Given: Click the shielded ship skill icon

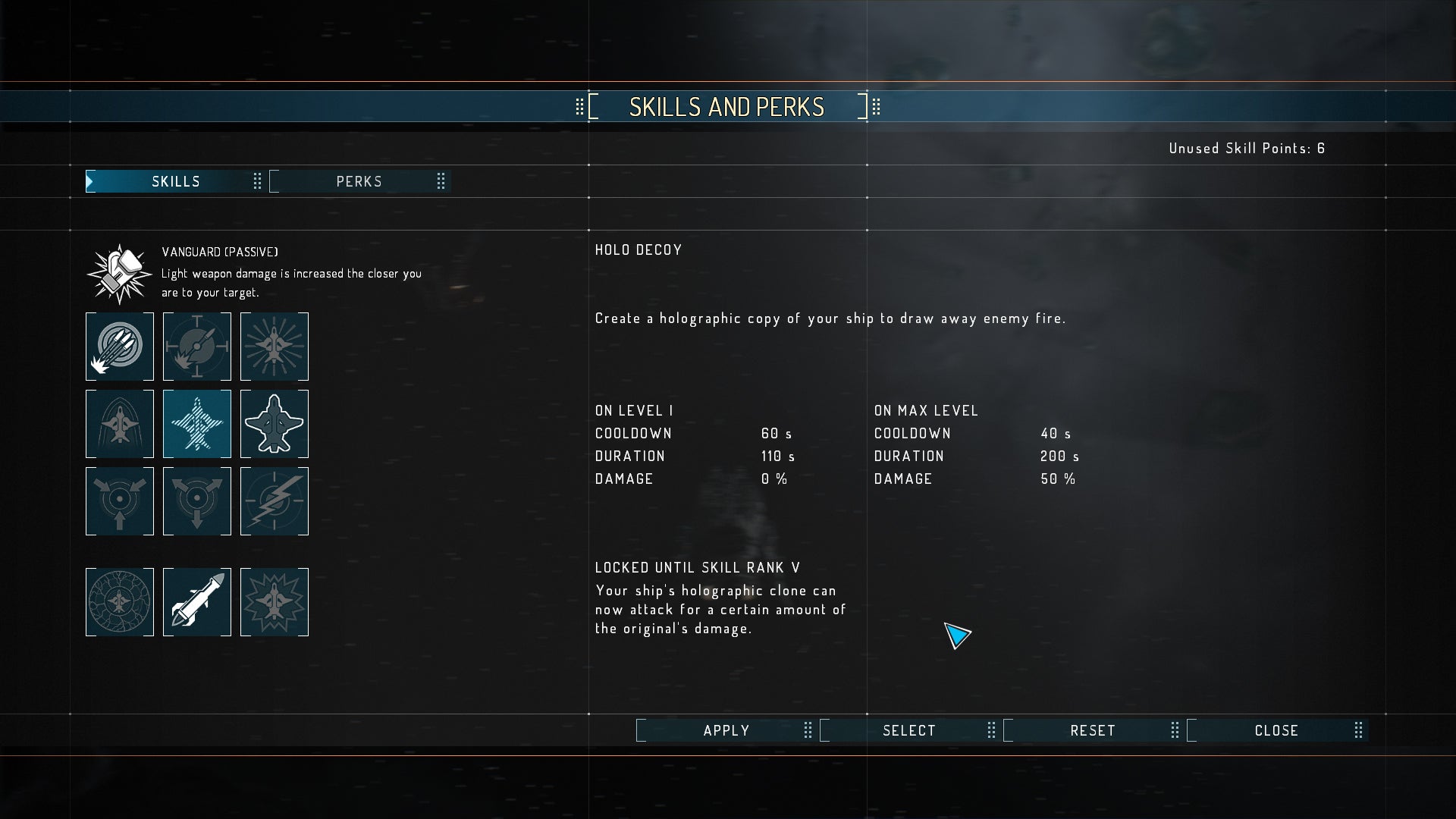Looking at the screenshot, I should [x=119, y=423].
